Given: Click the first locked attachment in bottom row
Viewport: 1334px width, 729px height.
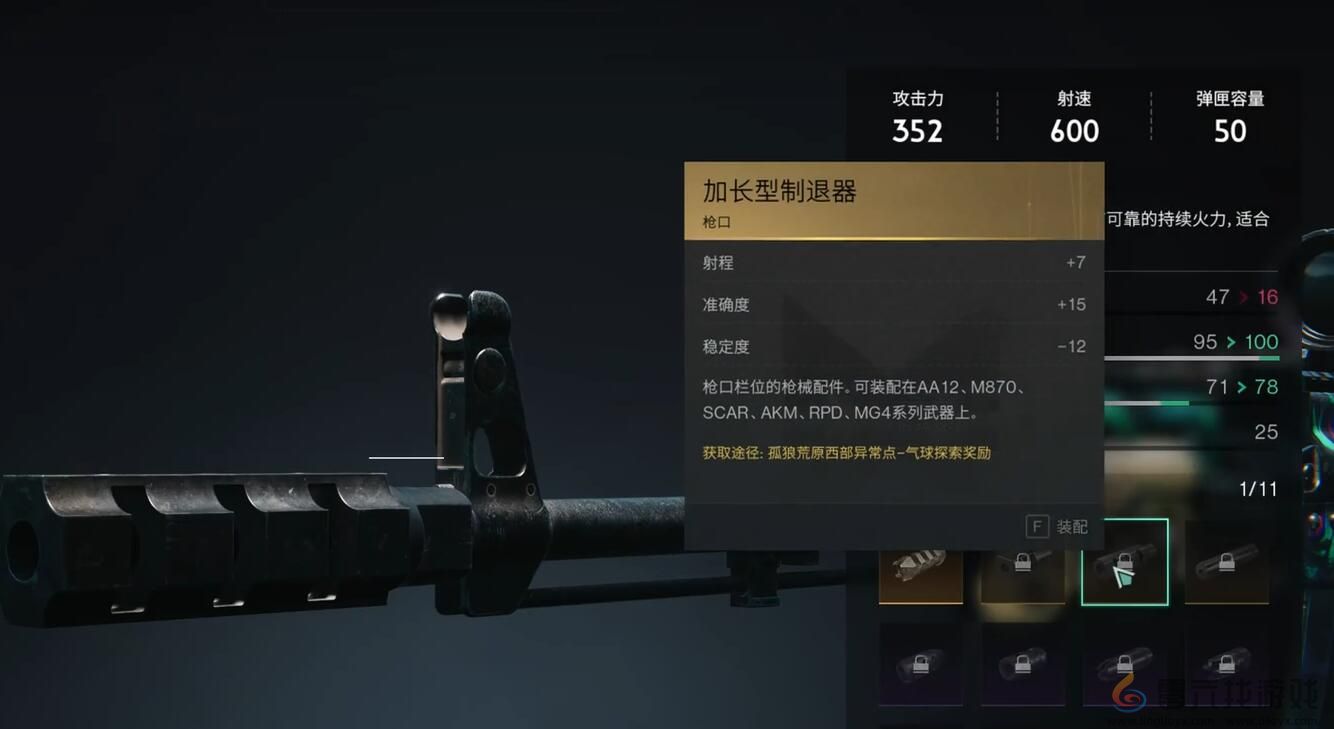Looking at the screenshot, I should [920, 665].
